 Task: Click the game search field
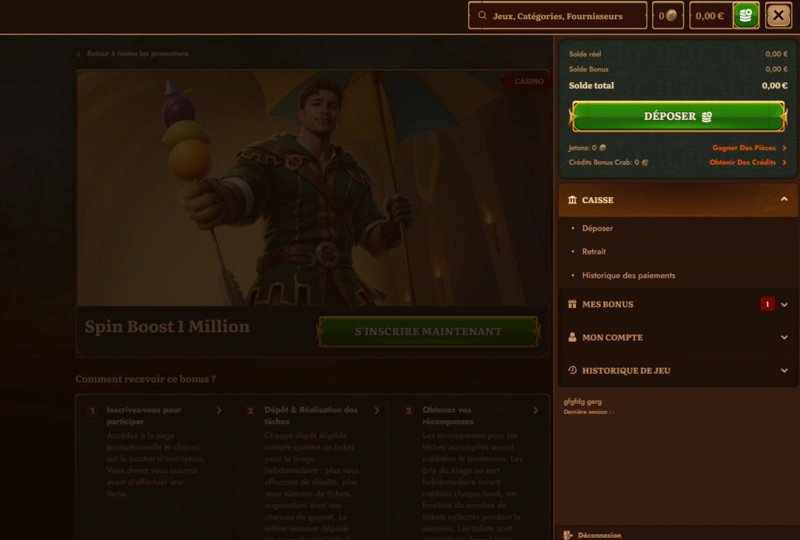[558, 16]
